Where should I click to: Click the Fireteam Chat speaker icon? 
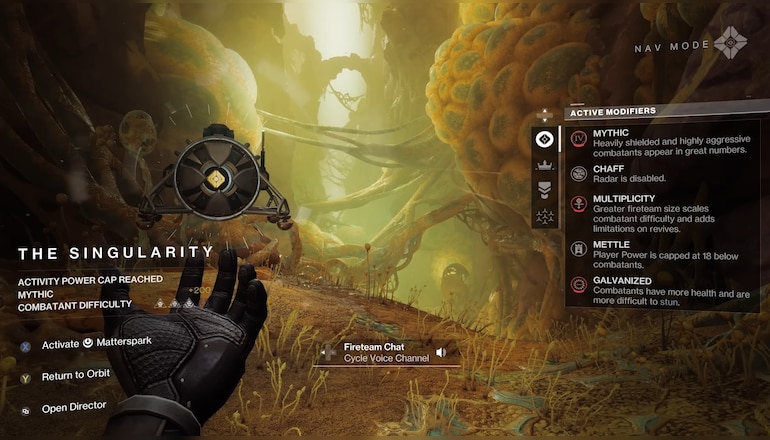(441, 352)
